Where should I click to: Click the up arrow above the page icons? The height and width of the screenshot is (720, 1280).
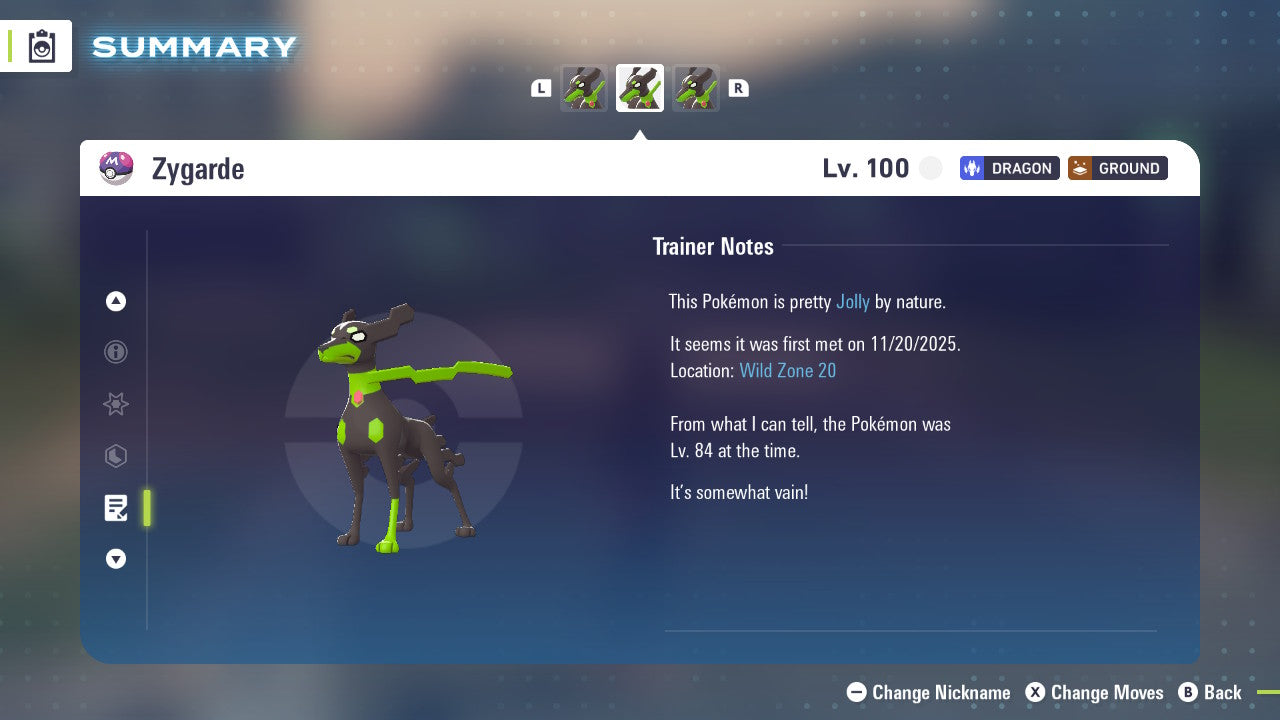(116, 301)
